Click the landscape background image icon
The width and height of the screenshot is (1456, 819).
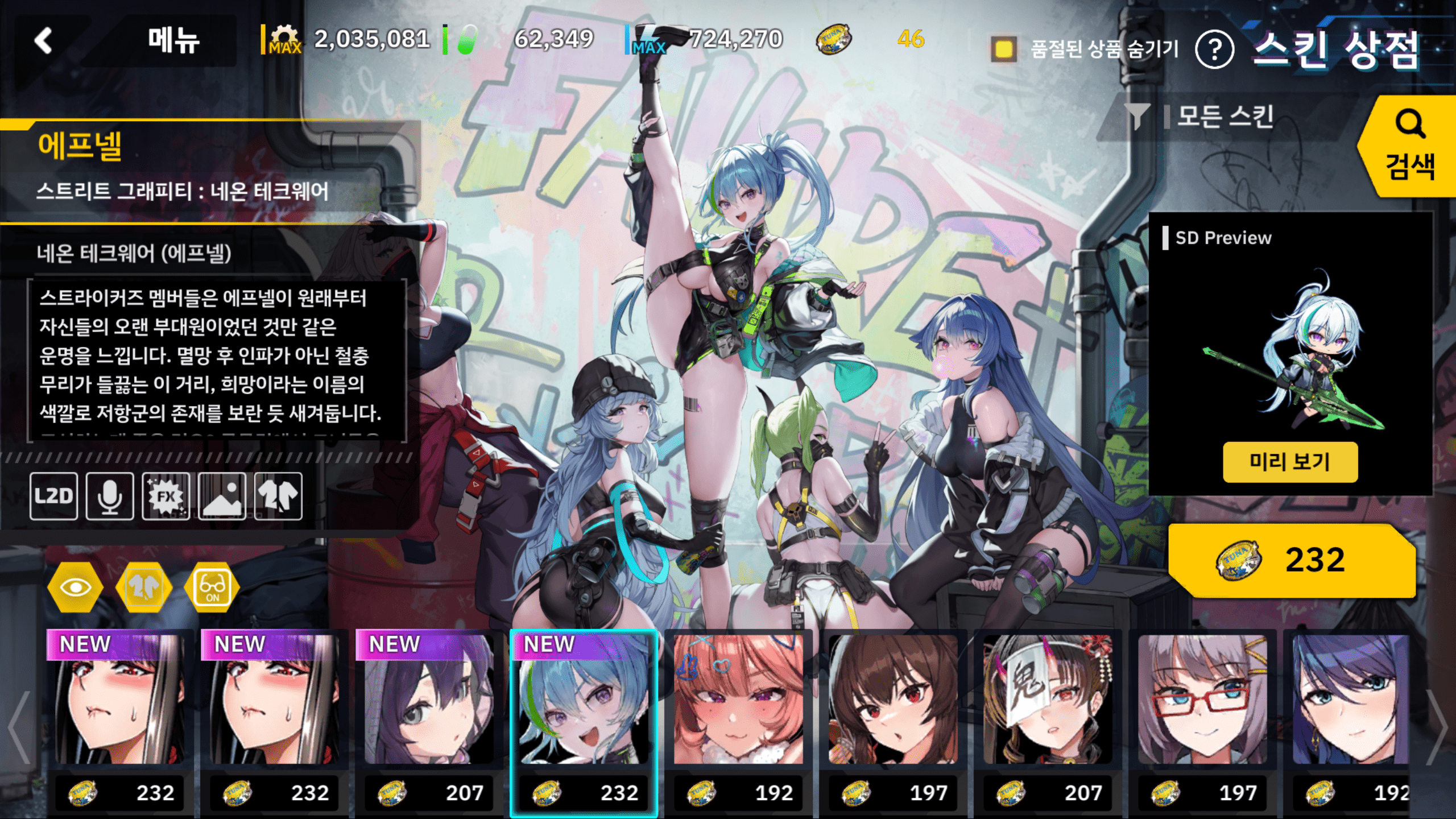point(222,496)
